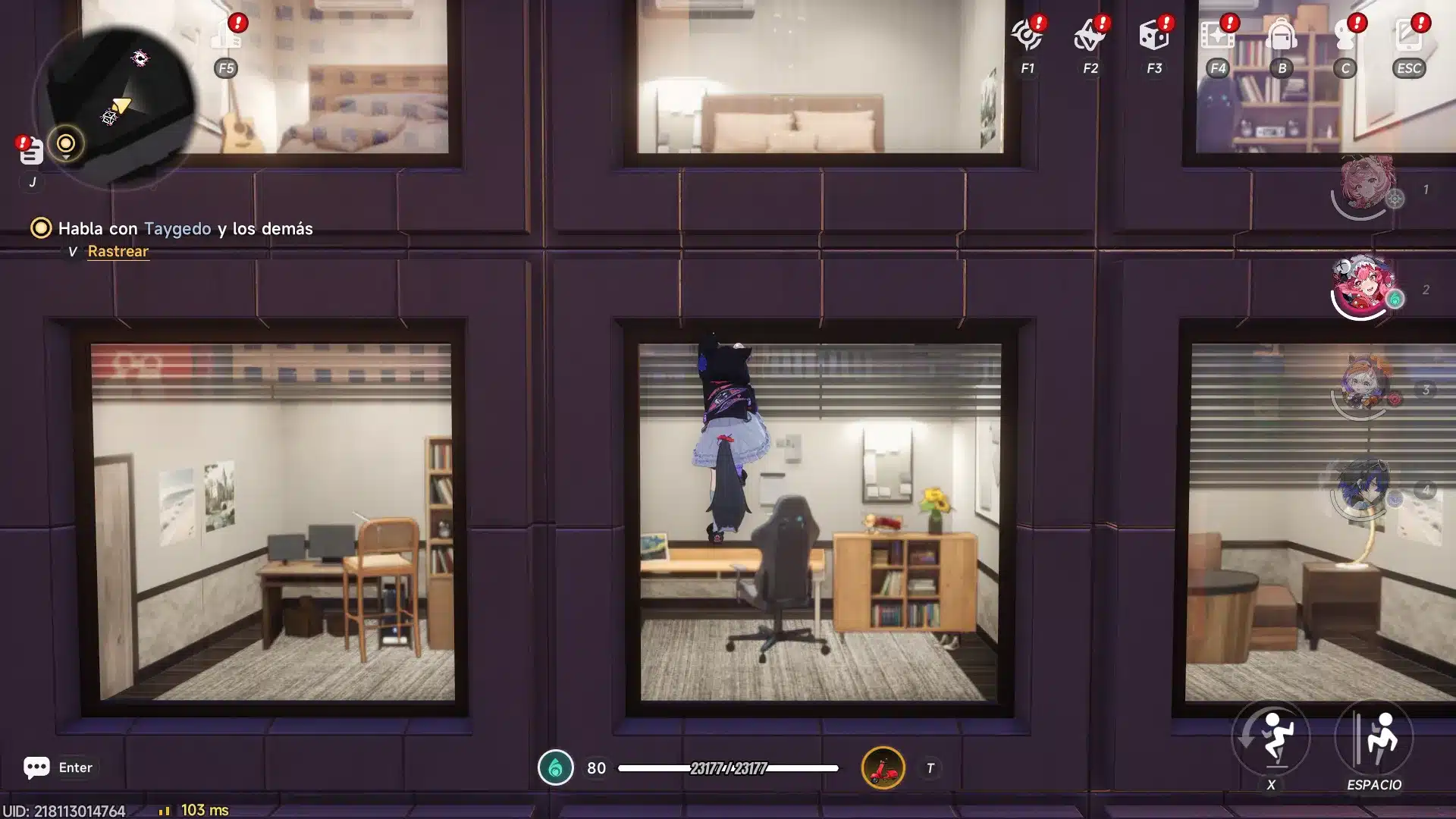Screen dimensions: 1456x819
Task: Summon the red scooter vehicle
Action: pos(883,768)
